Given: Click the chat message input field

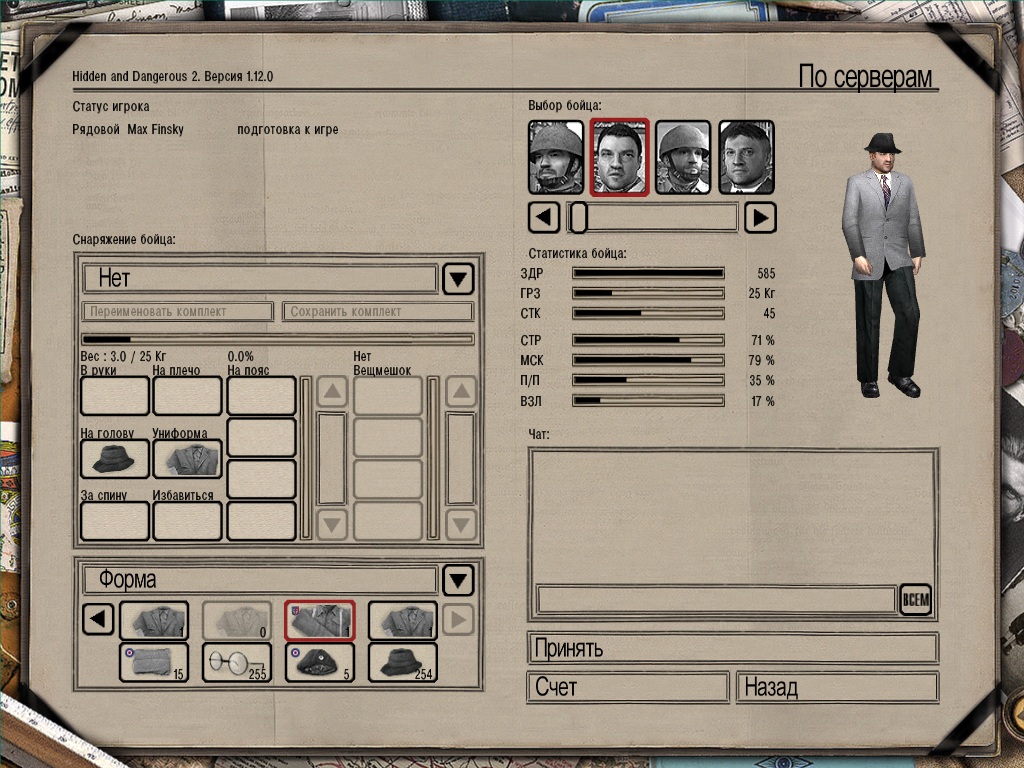Looking at the screenshot, I should pos(715,600).
